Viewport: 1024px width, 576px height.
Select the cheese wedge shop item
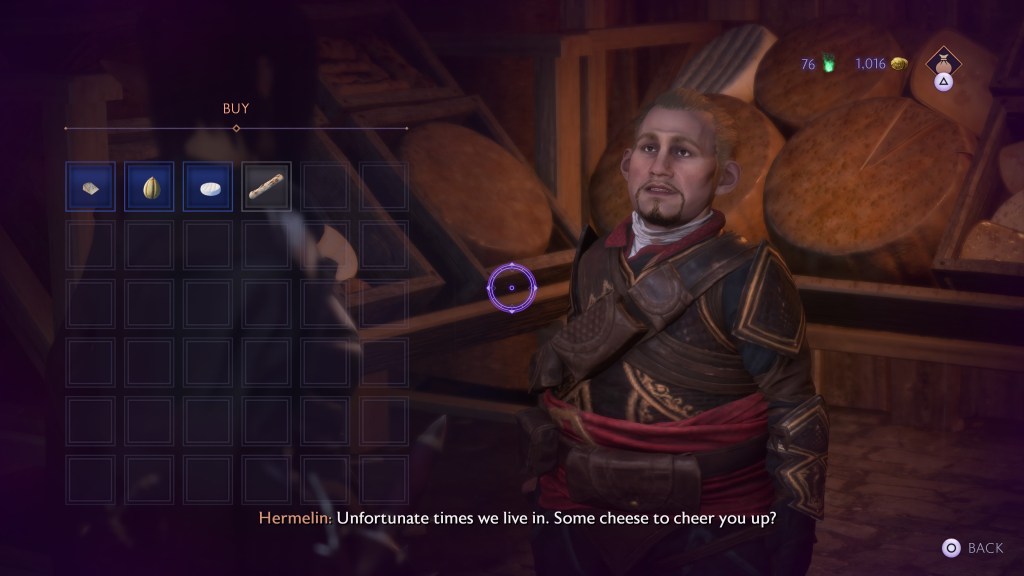(91, 187)
